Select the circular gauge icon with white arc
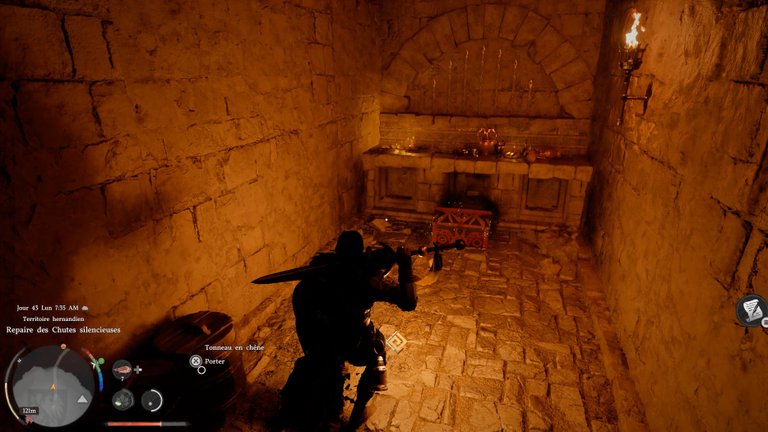The height and width of the screenshot is (432, 768). click(x=152, y=400)
